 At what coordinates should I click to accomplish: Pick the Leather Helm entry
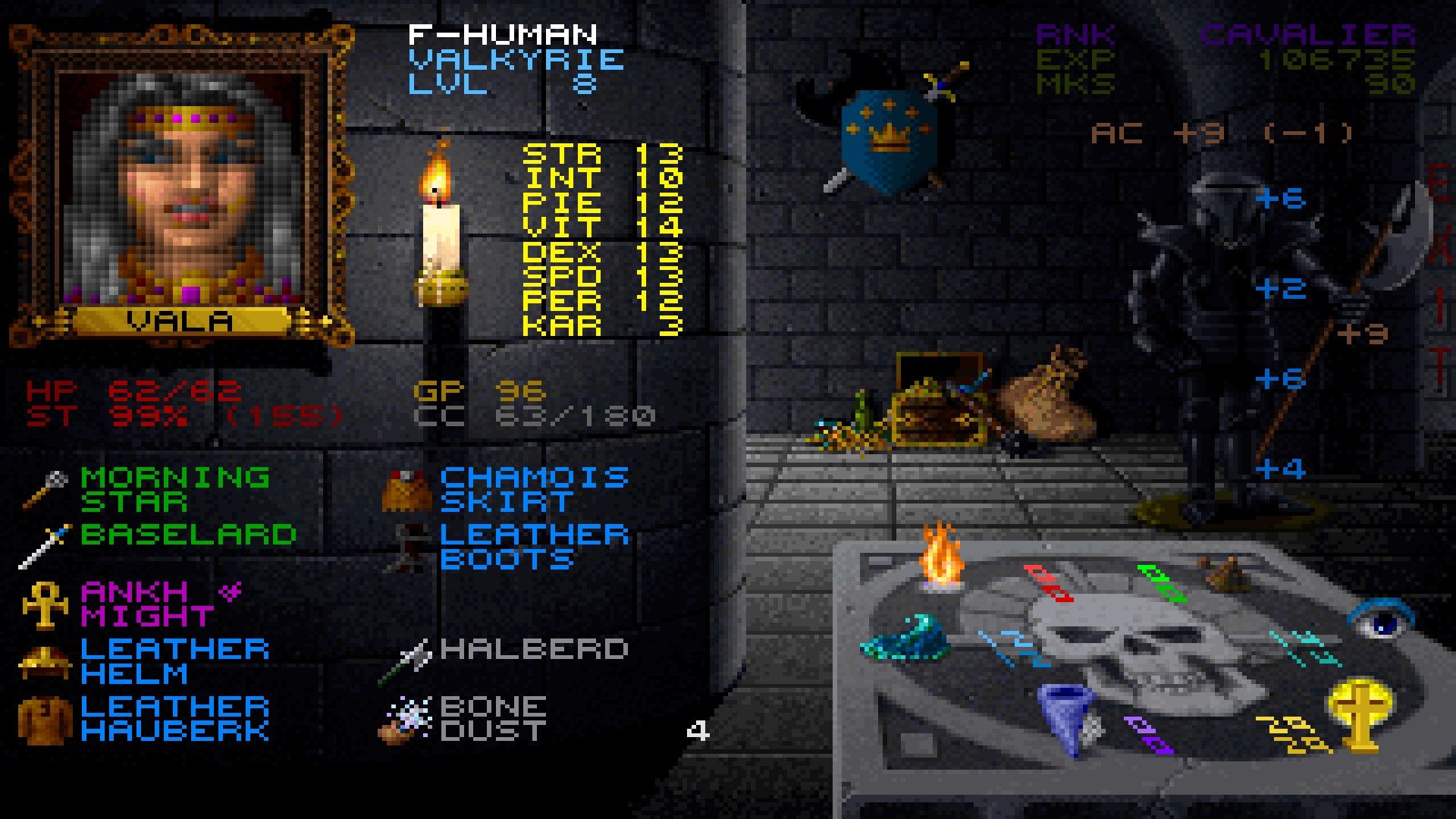click(x=174, y=661)
